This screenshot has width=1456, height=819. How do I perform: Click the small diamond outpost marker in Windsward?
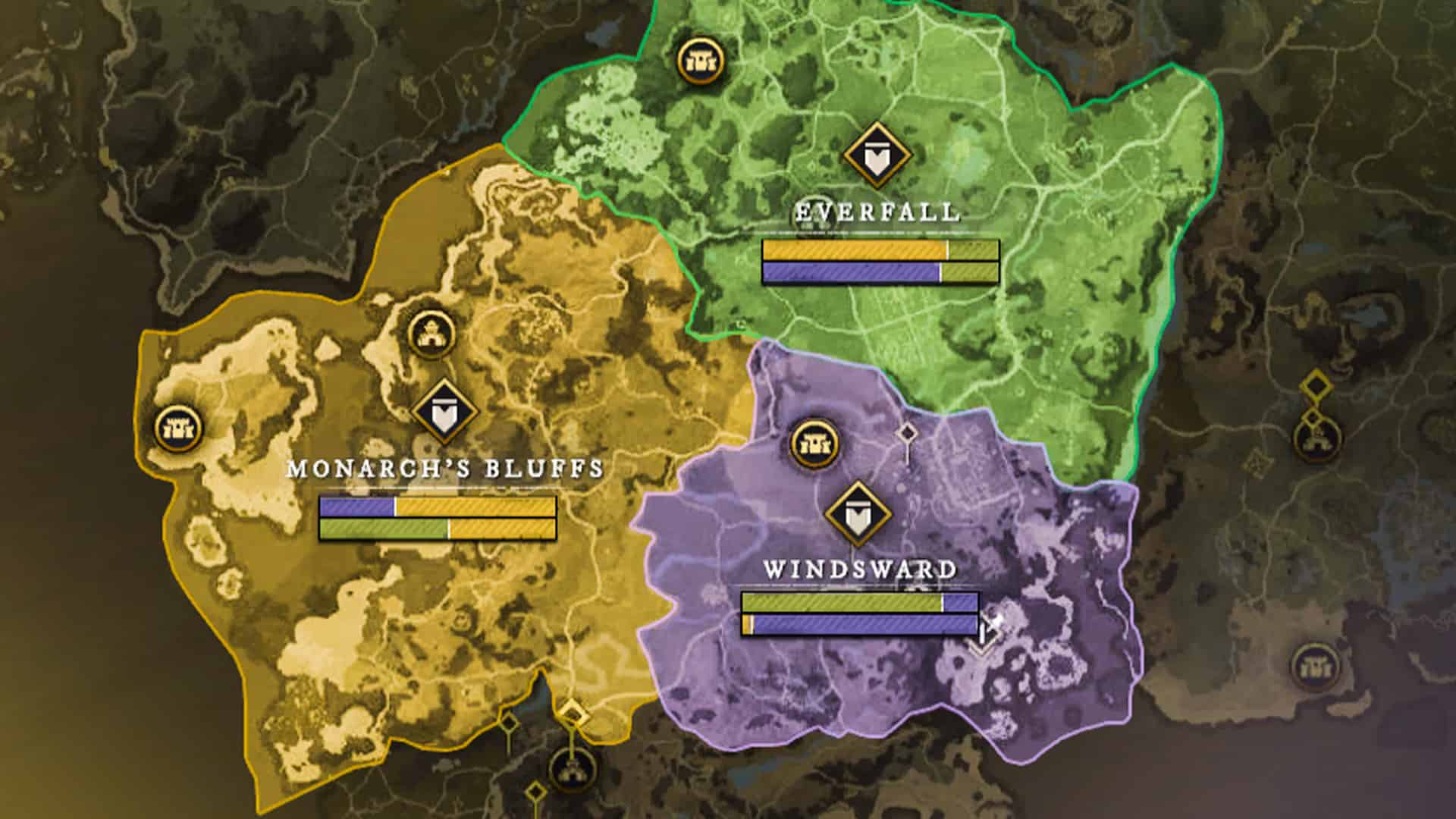[x=907, y=432]
